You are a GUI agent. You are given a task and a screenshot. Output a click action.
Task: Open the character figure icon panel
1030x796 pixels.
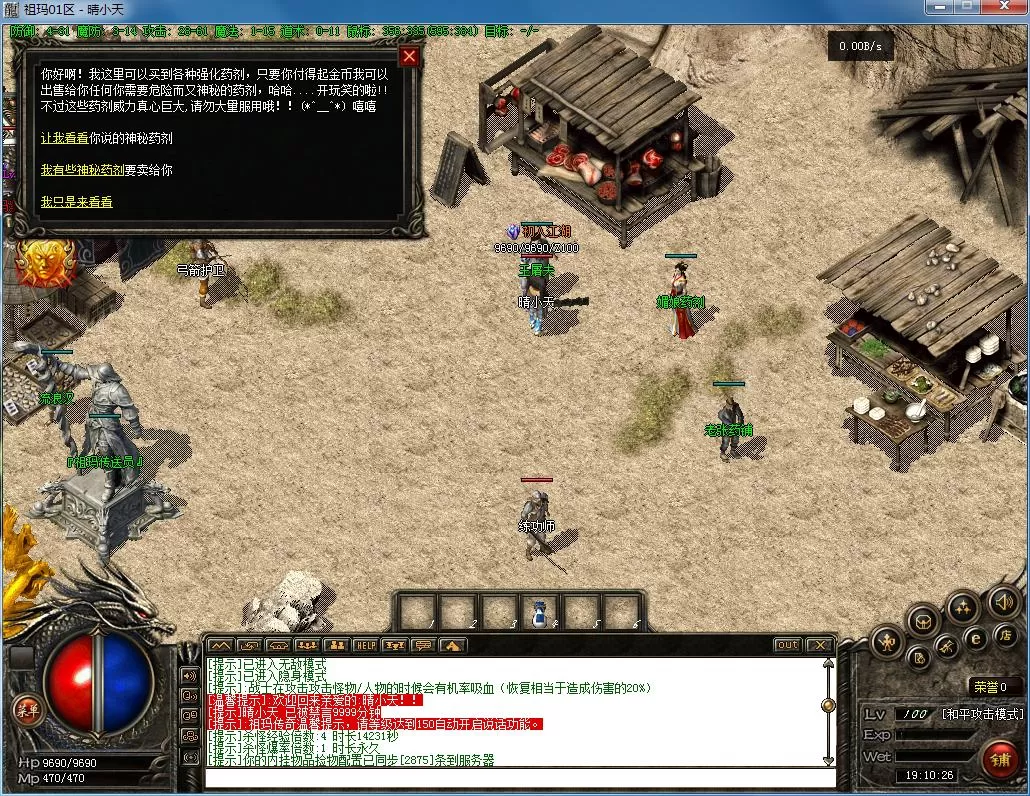[886, 641]
